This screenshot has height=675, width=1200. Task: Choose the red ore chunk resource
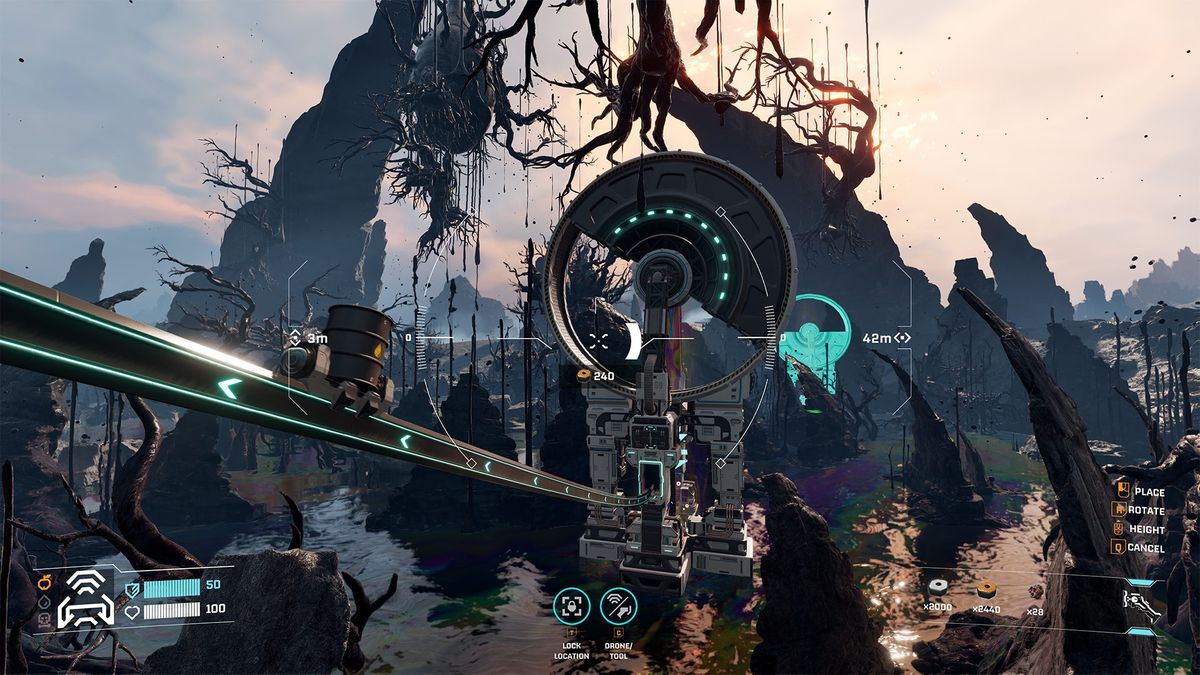pyautogui.click(x=1036, y=589)
